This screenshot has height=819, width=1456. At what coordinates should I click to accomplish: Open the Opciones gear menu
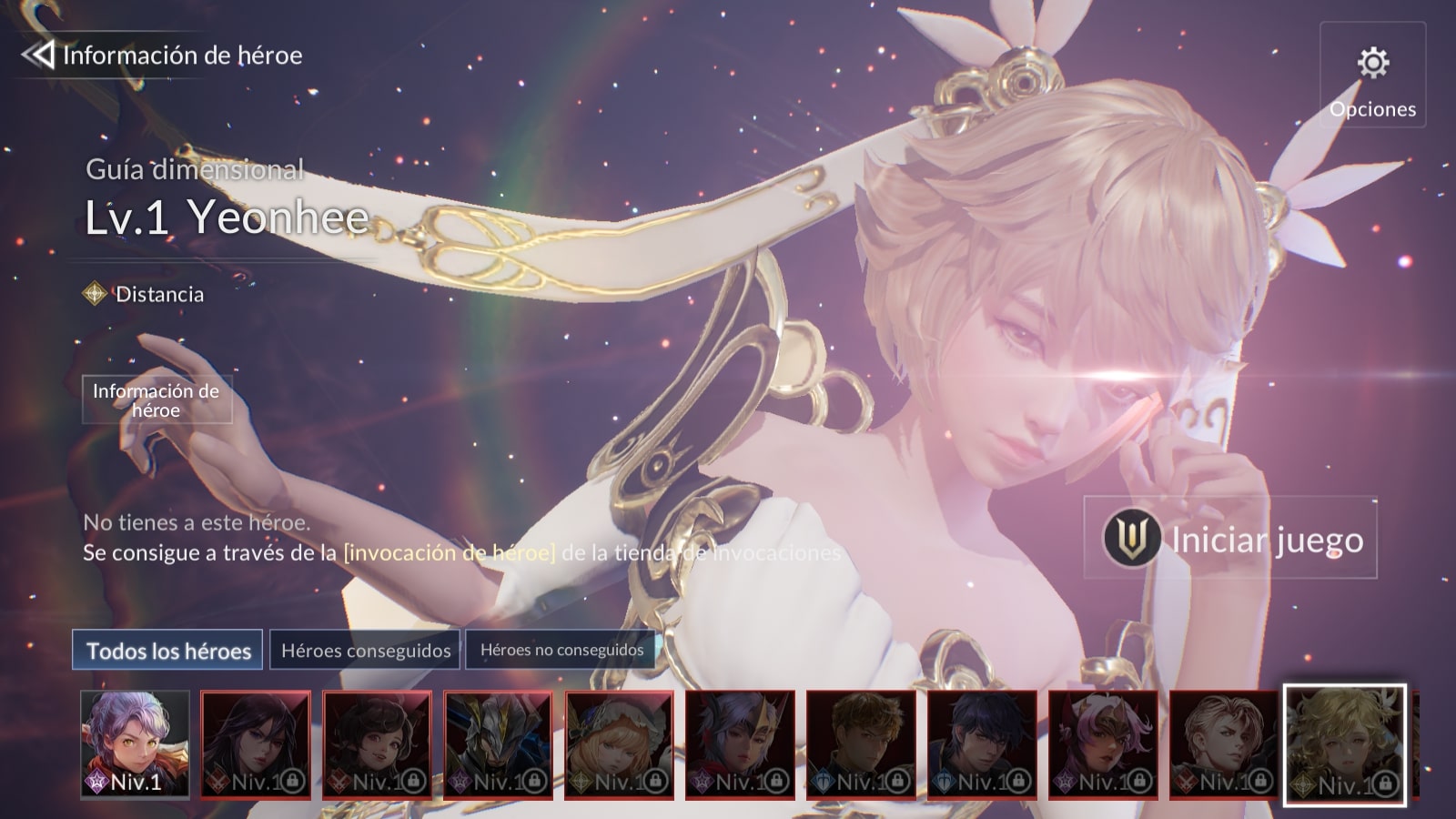(x=1372, y=76)
